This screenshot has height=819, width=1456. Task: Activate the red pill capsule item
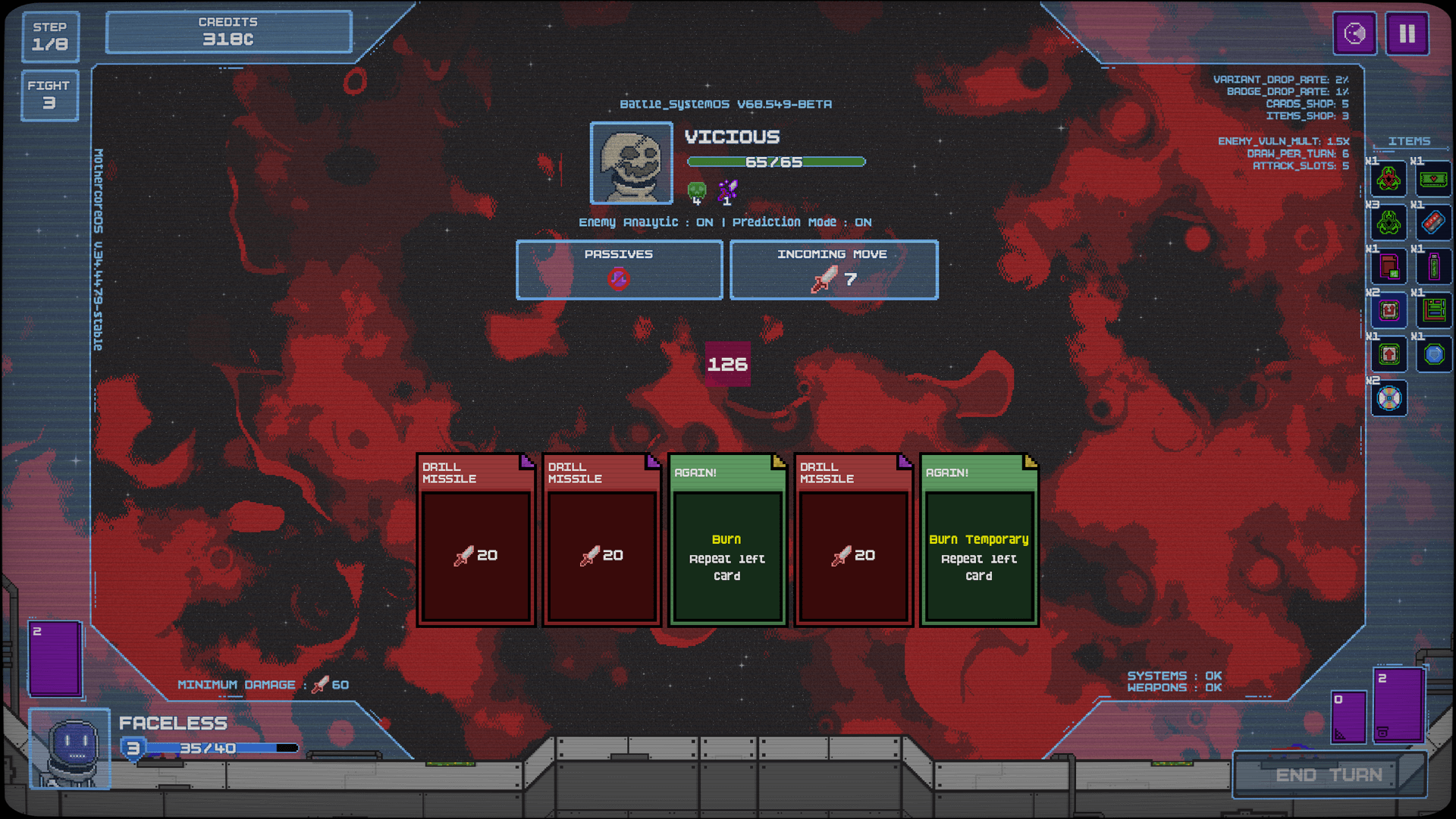[1433, 223]
